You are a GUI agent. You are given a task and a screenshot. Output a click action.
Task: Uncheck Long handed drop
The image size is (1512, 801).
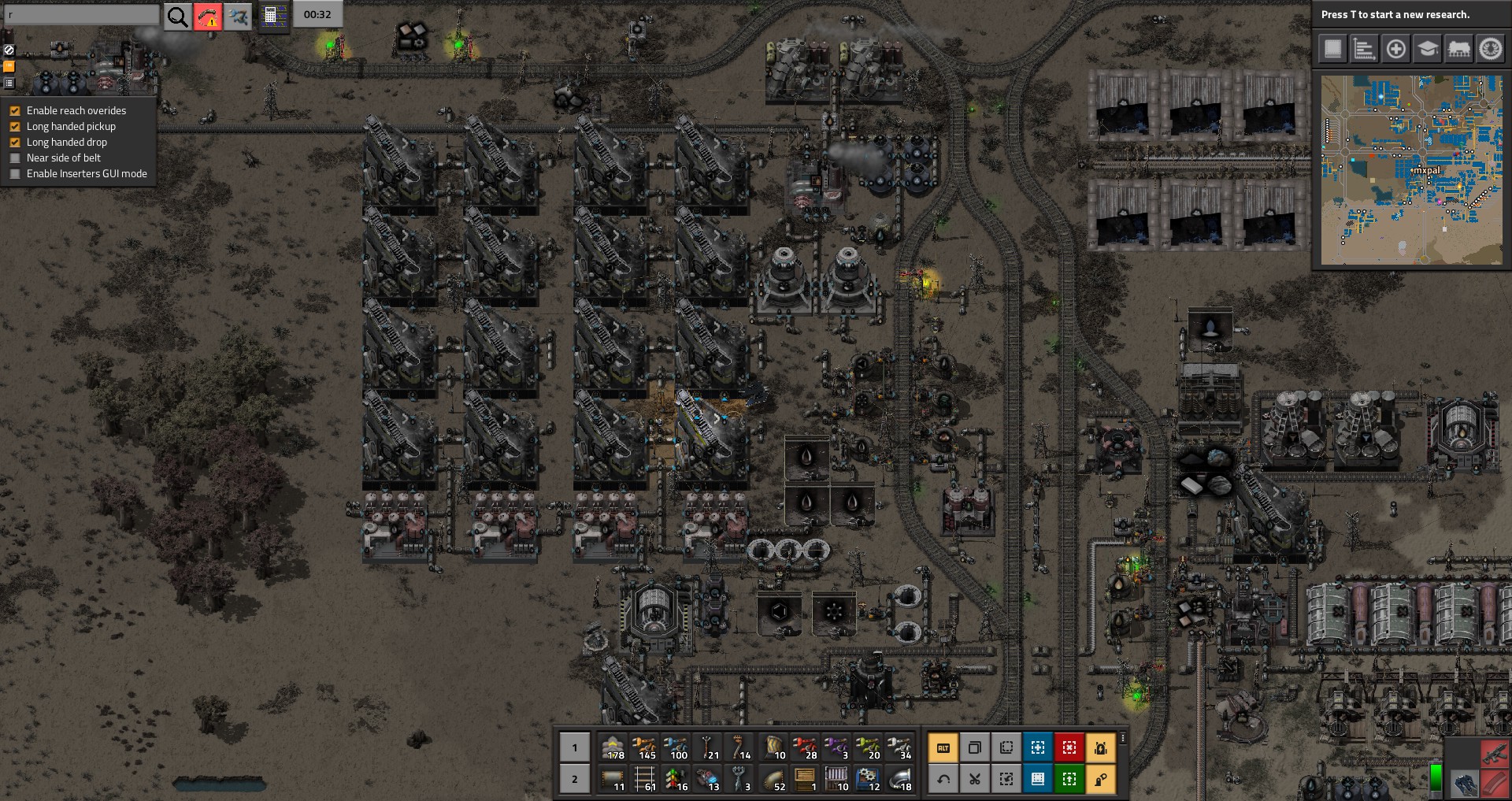coord(15,143)
